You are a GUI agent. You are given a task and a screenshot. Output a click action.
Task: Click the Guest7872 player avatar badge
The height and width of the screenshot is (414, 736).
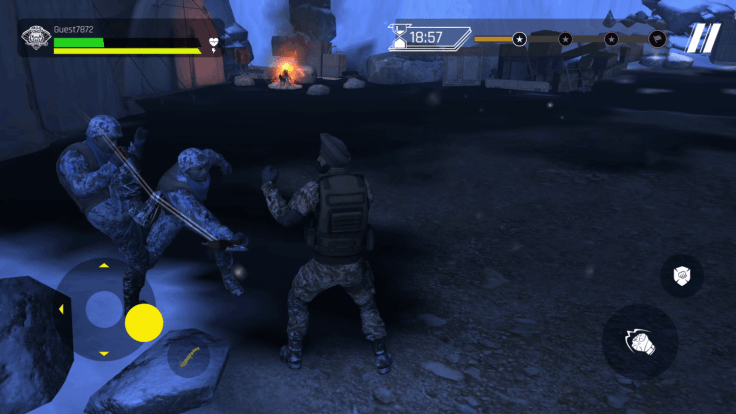(35, 41)
